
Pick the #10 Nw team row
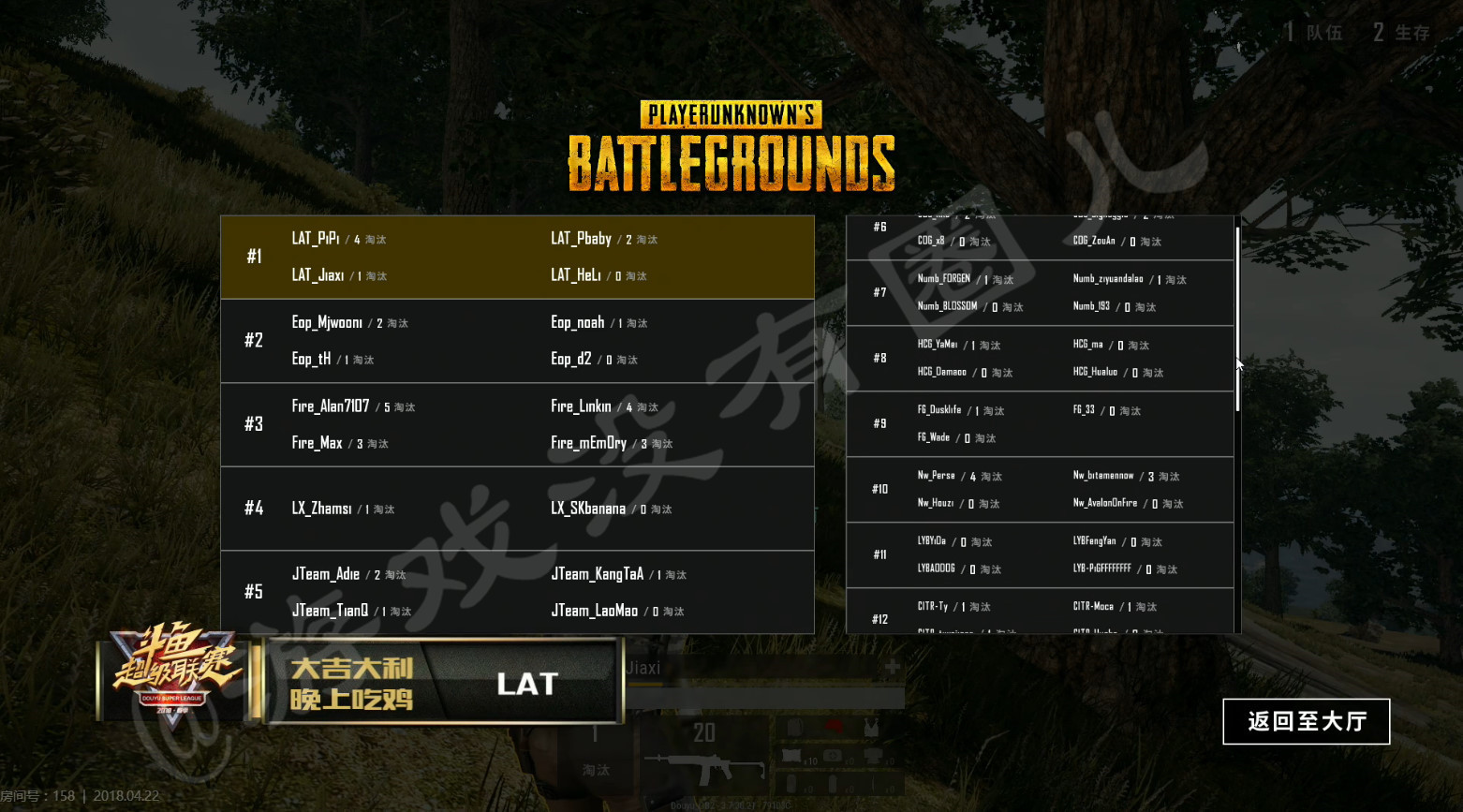[1040, 490]
